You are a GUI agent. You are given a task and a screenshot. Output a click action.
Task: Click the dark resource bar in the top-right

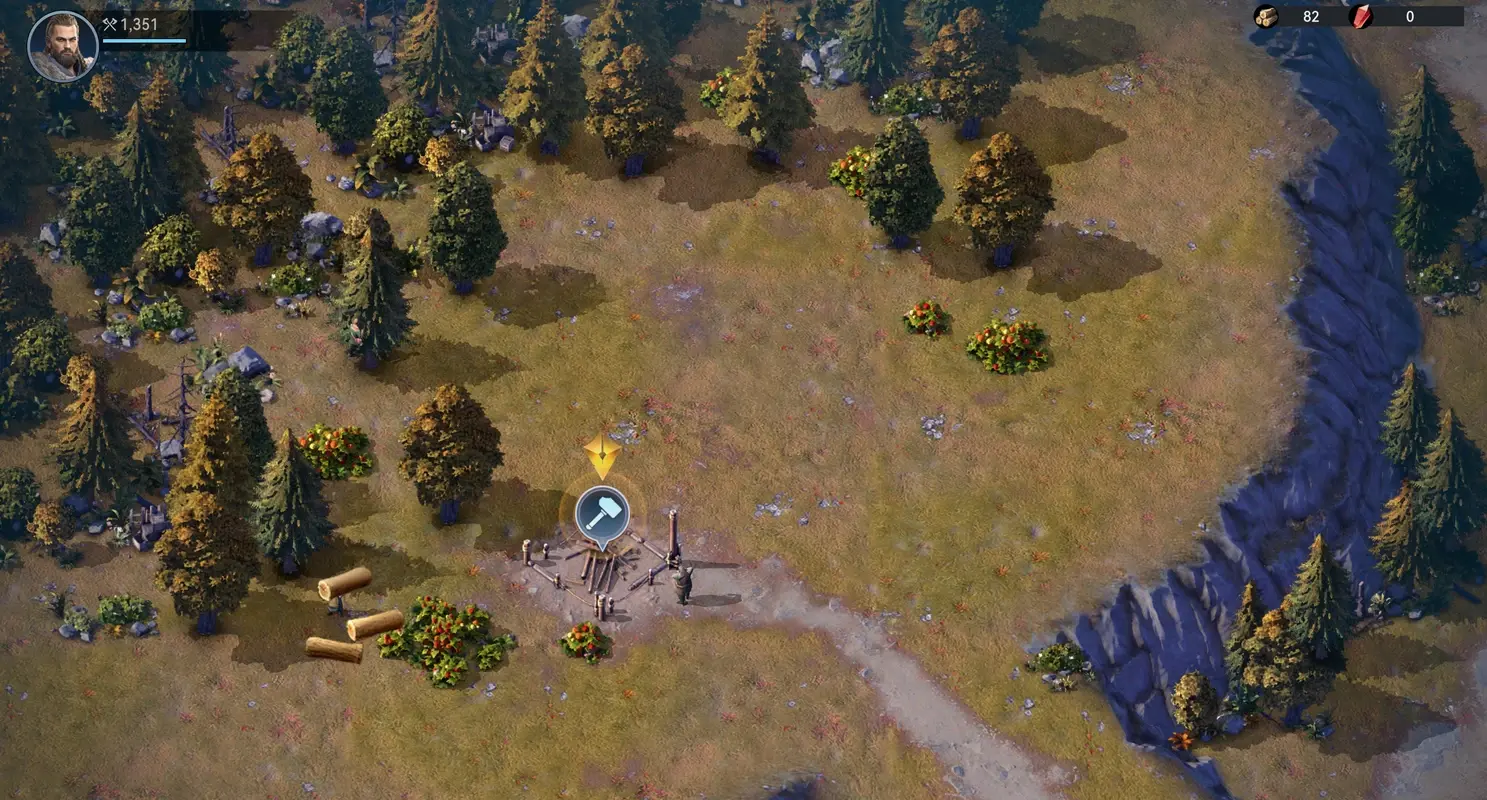[1350, 16]
